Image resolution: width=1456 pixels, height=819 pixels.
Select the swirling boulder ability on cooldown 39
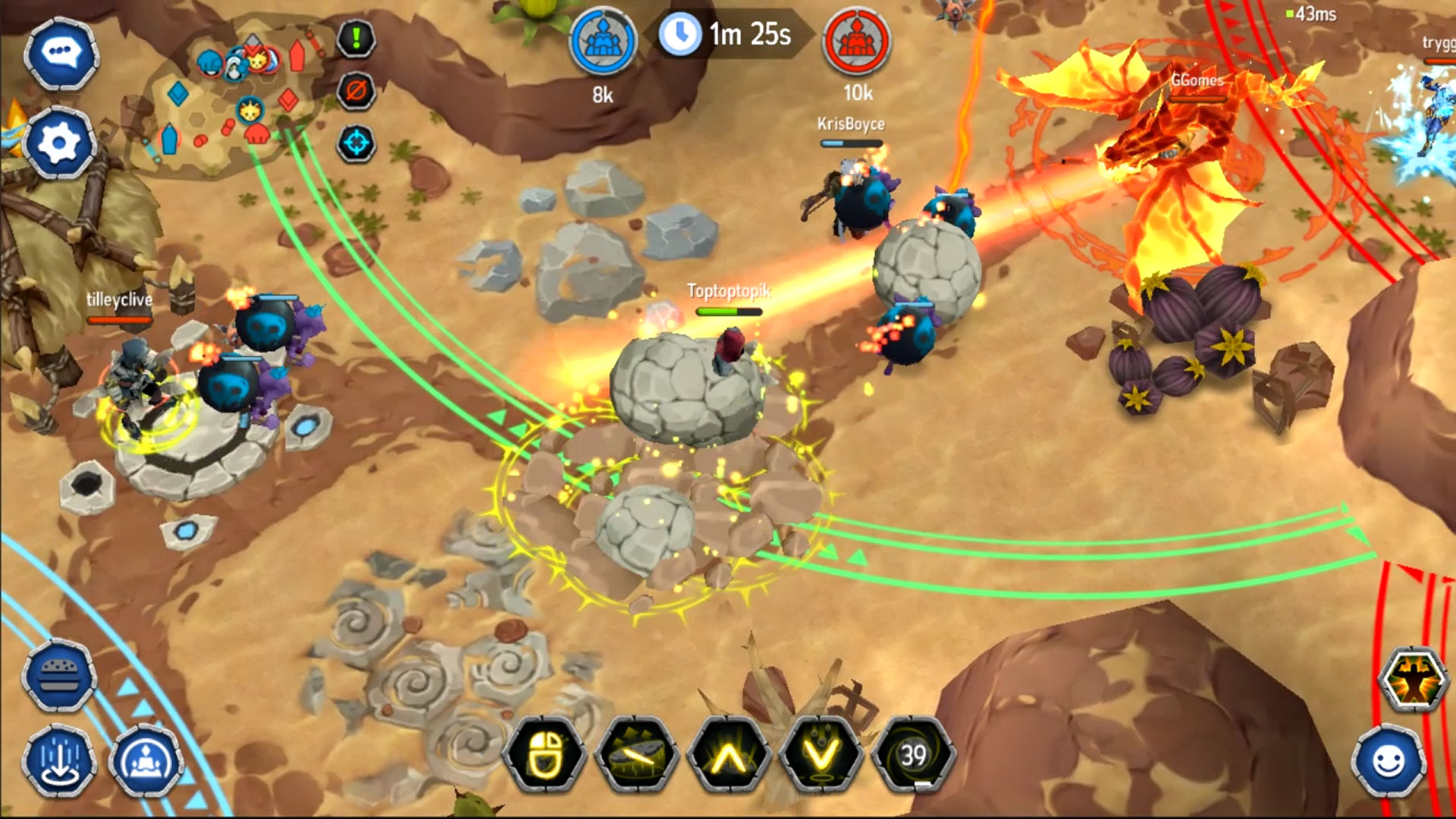913,755
